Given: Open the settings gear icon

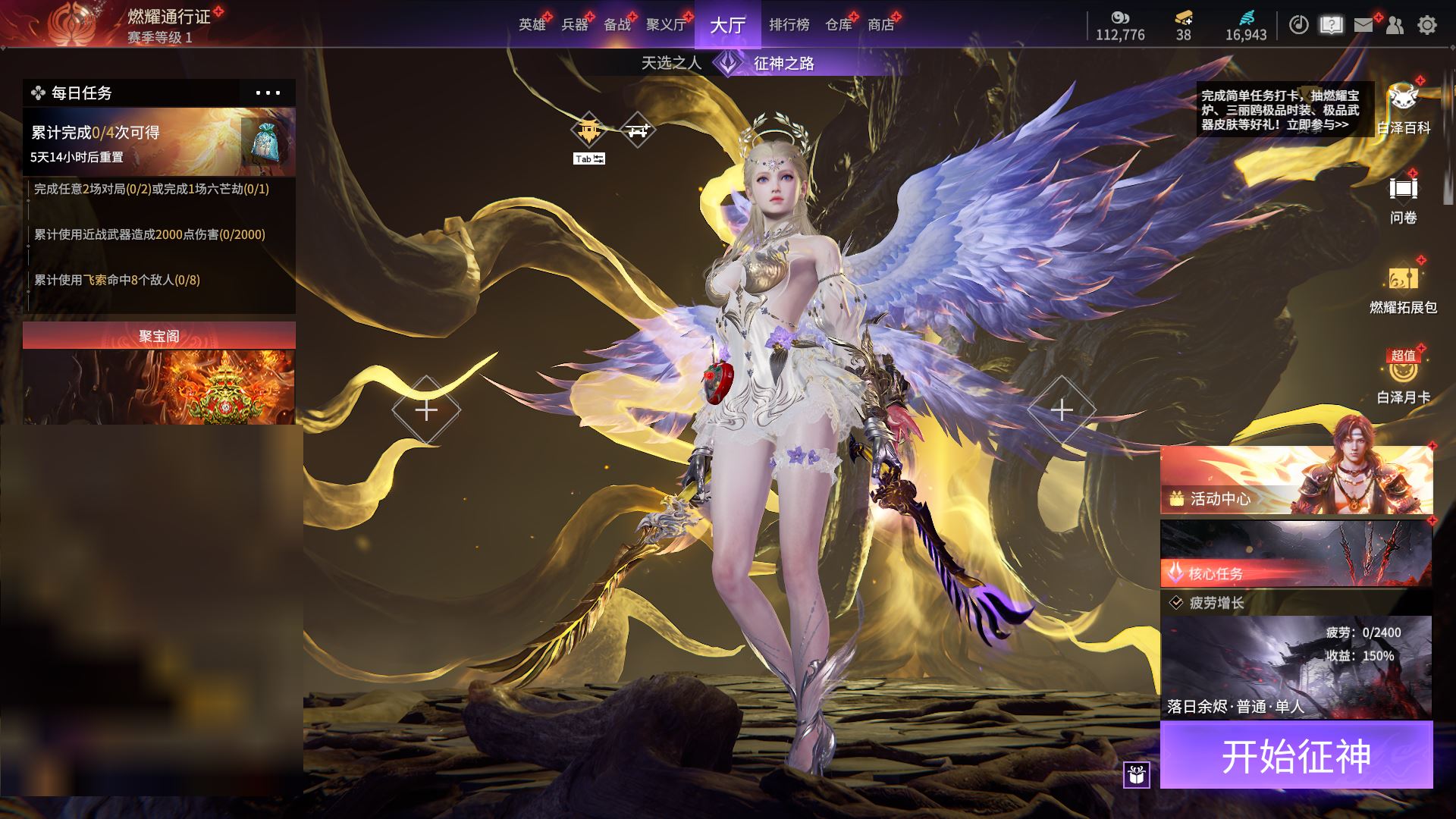Looking at the screenshot, I should [1426, 25].
